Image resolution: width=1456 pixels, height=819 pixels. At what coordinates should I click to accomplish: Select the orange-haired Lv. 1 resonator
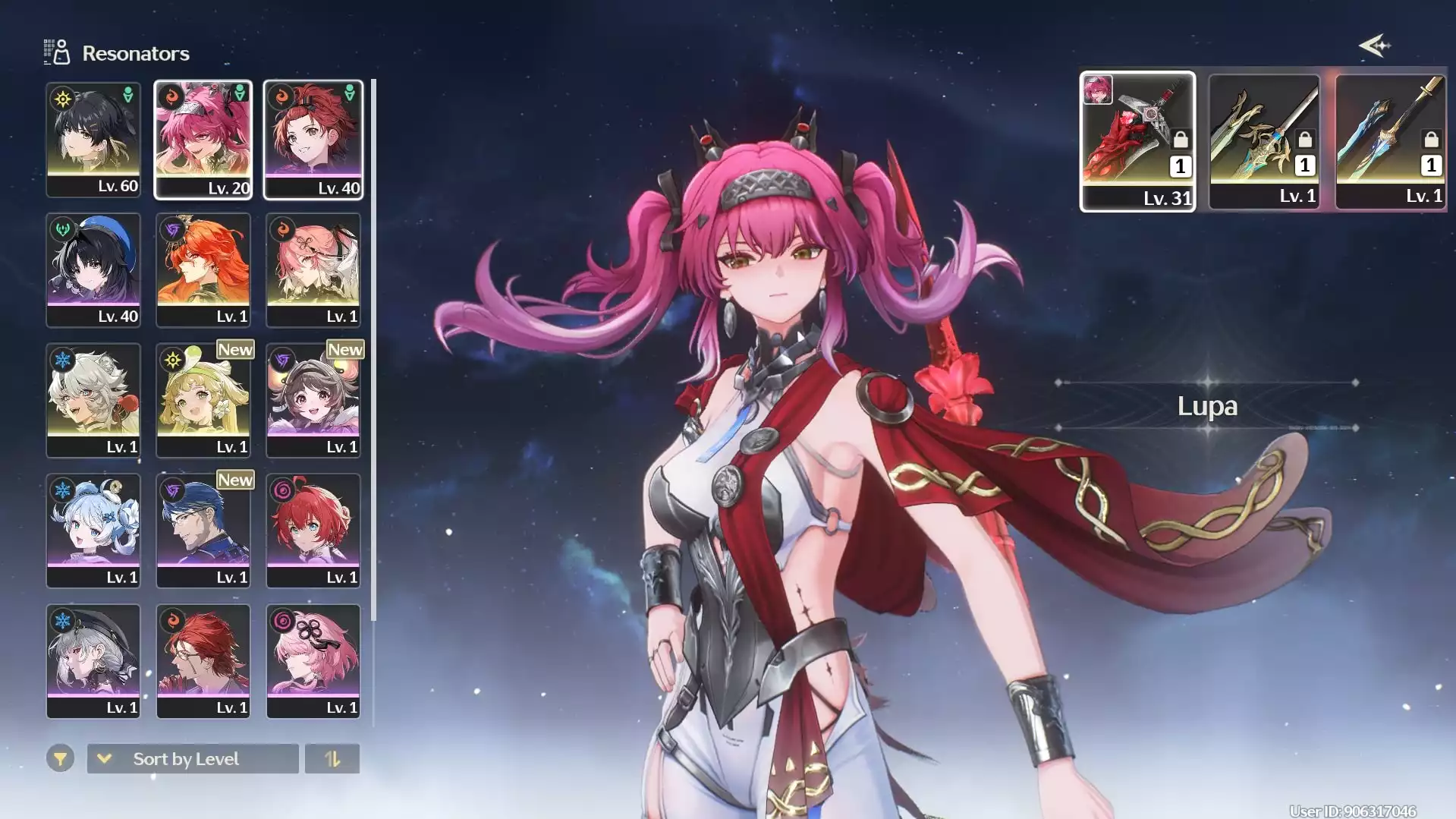point(203,269)
